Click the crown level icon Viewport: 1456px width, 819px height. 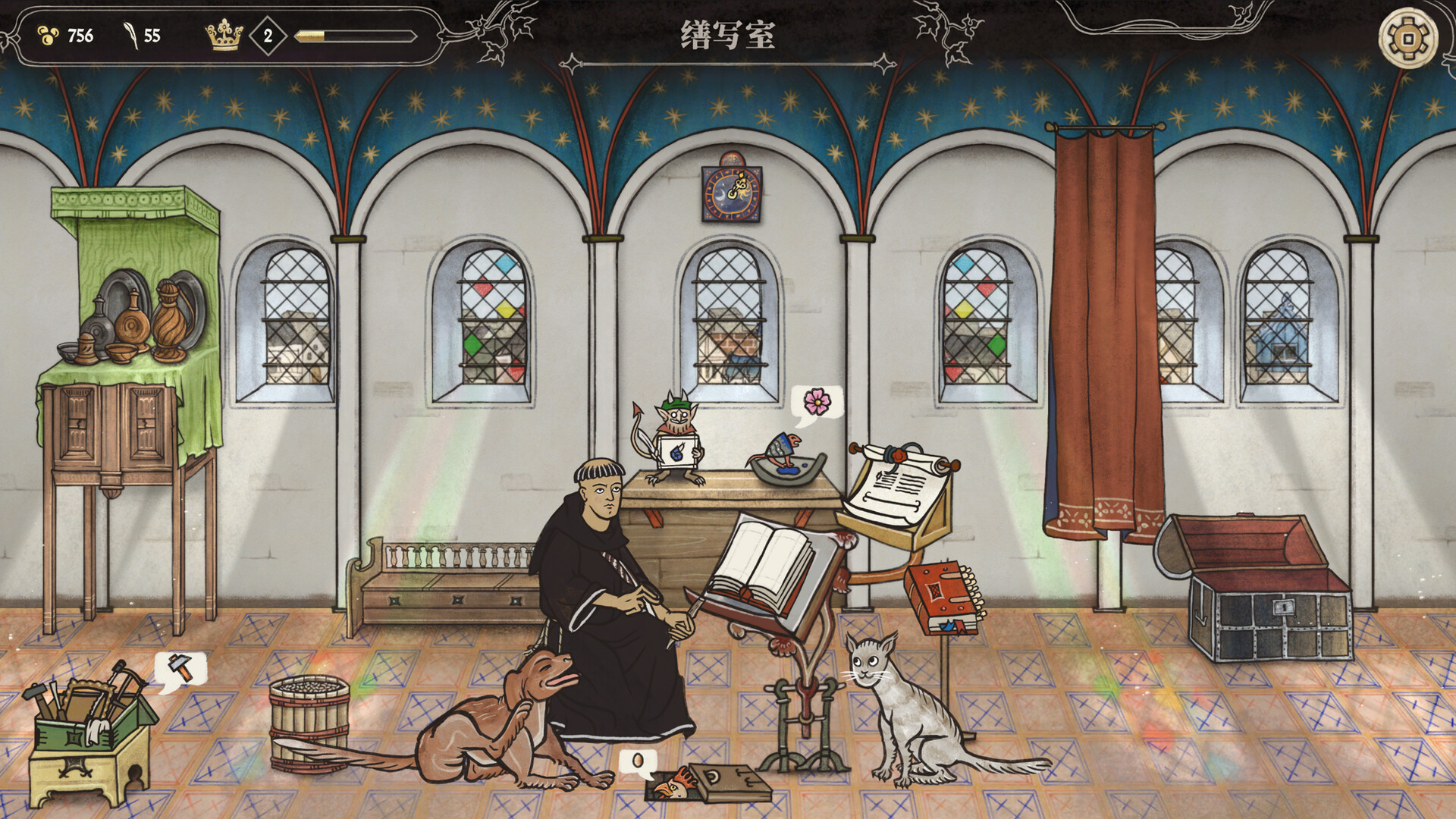click(x=222, y=33)
